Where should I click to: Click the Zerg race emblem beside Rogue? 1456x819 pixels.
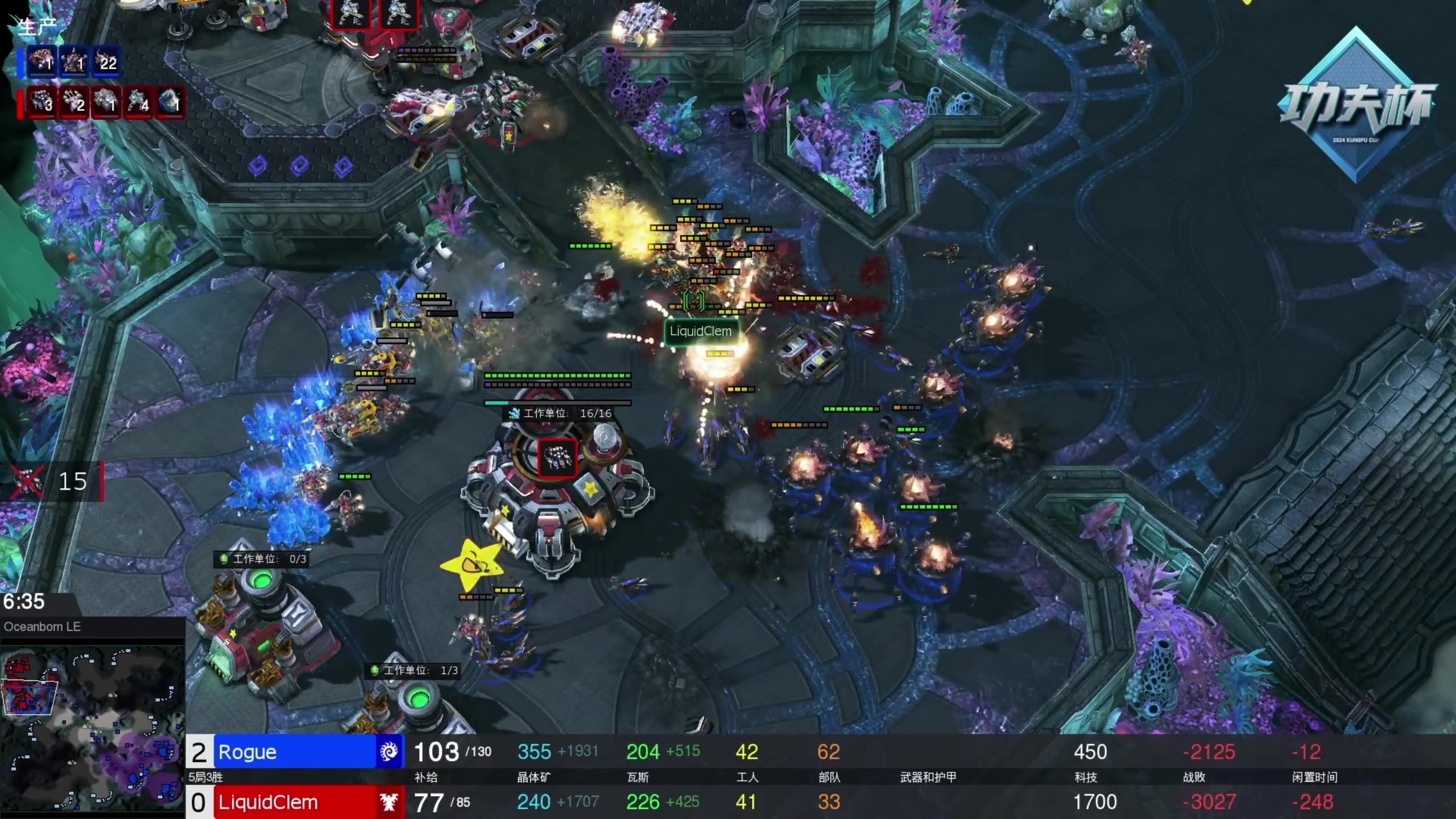pos(390,751)
